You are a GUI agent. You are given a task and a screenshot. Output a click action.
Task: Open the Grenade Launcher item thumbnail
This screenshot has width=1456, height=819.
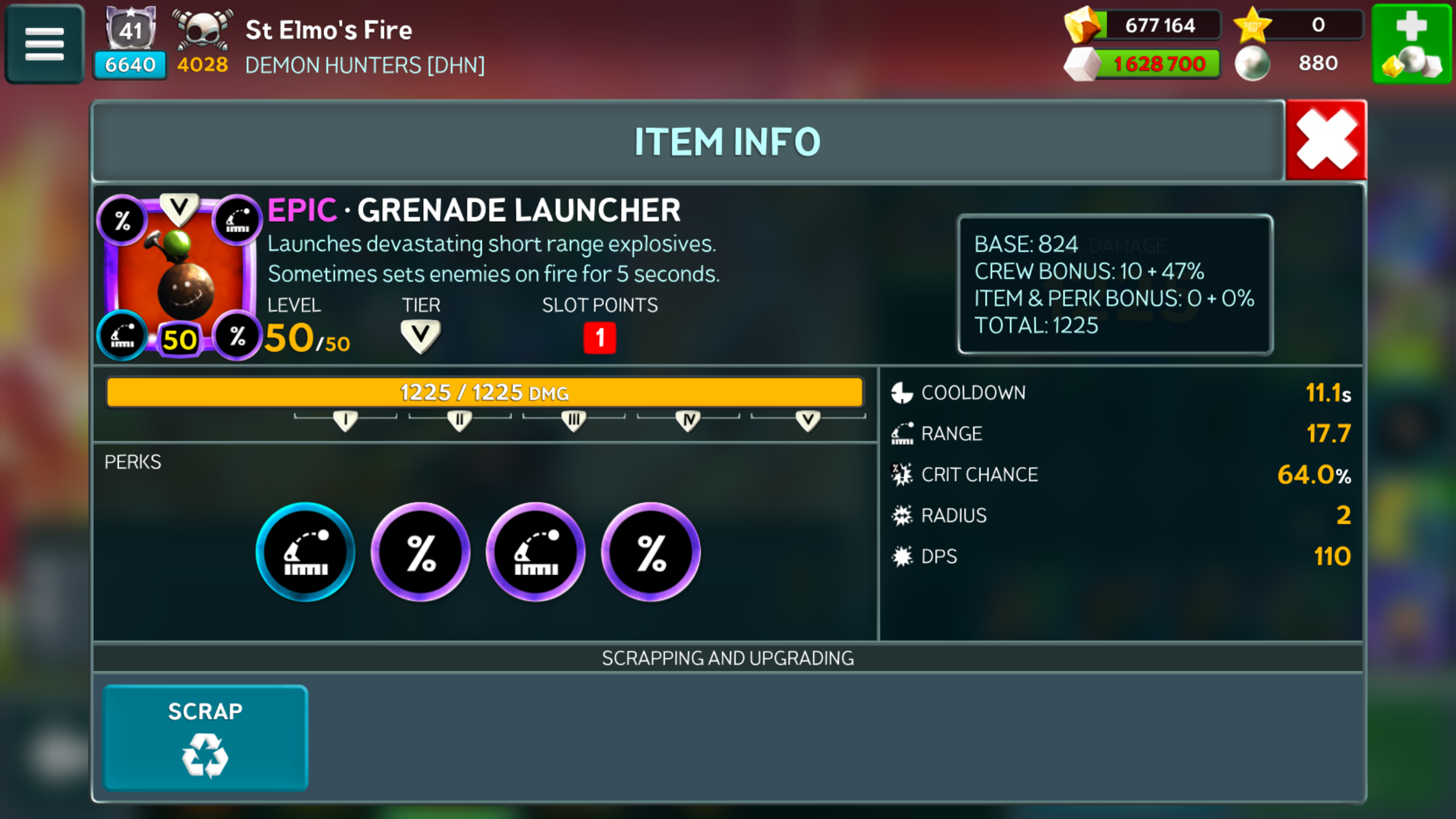(180, 276)
